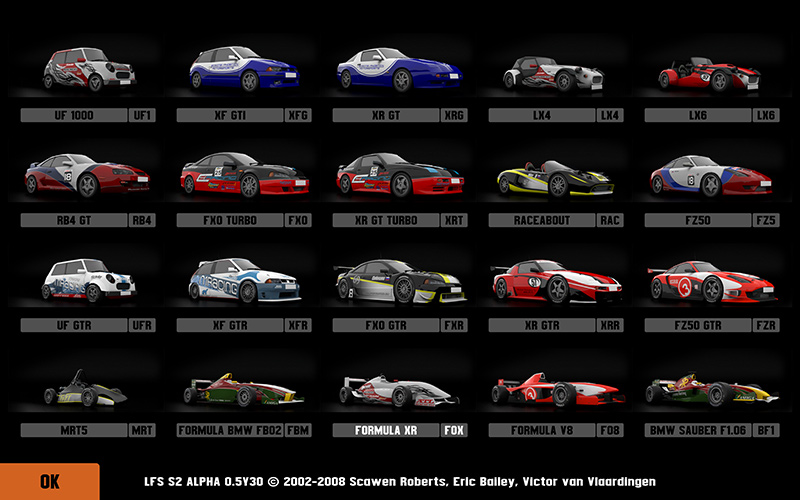Select the LX4 roadster
The image size is (800, 500).
point(556,72)
